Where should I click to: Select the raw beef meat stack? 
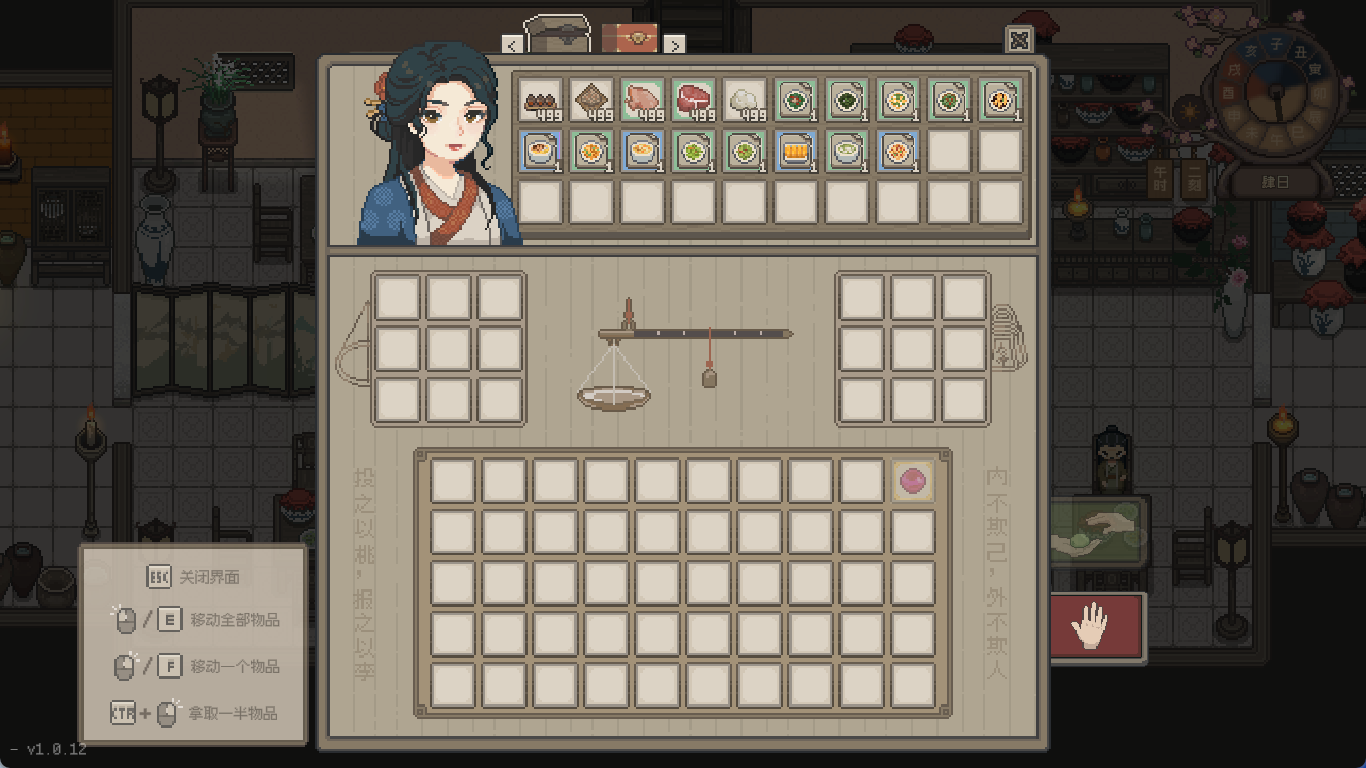[x=693, y=100]
